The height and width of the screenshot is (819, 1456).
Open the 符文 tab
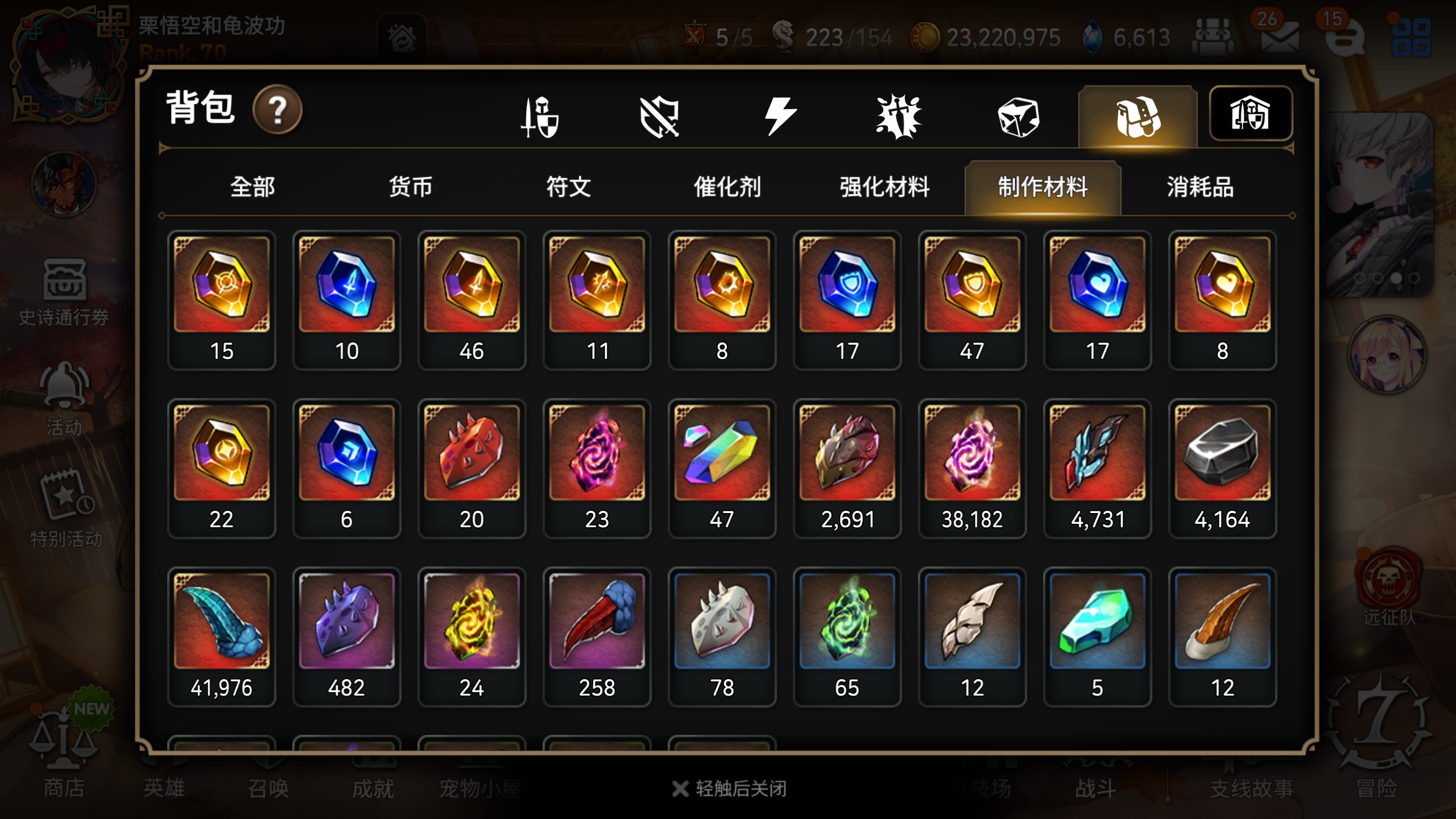point(568,187)
